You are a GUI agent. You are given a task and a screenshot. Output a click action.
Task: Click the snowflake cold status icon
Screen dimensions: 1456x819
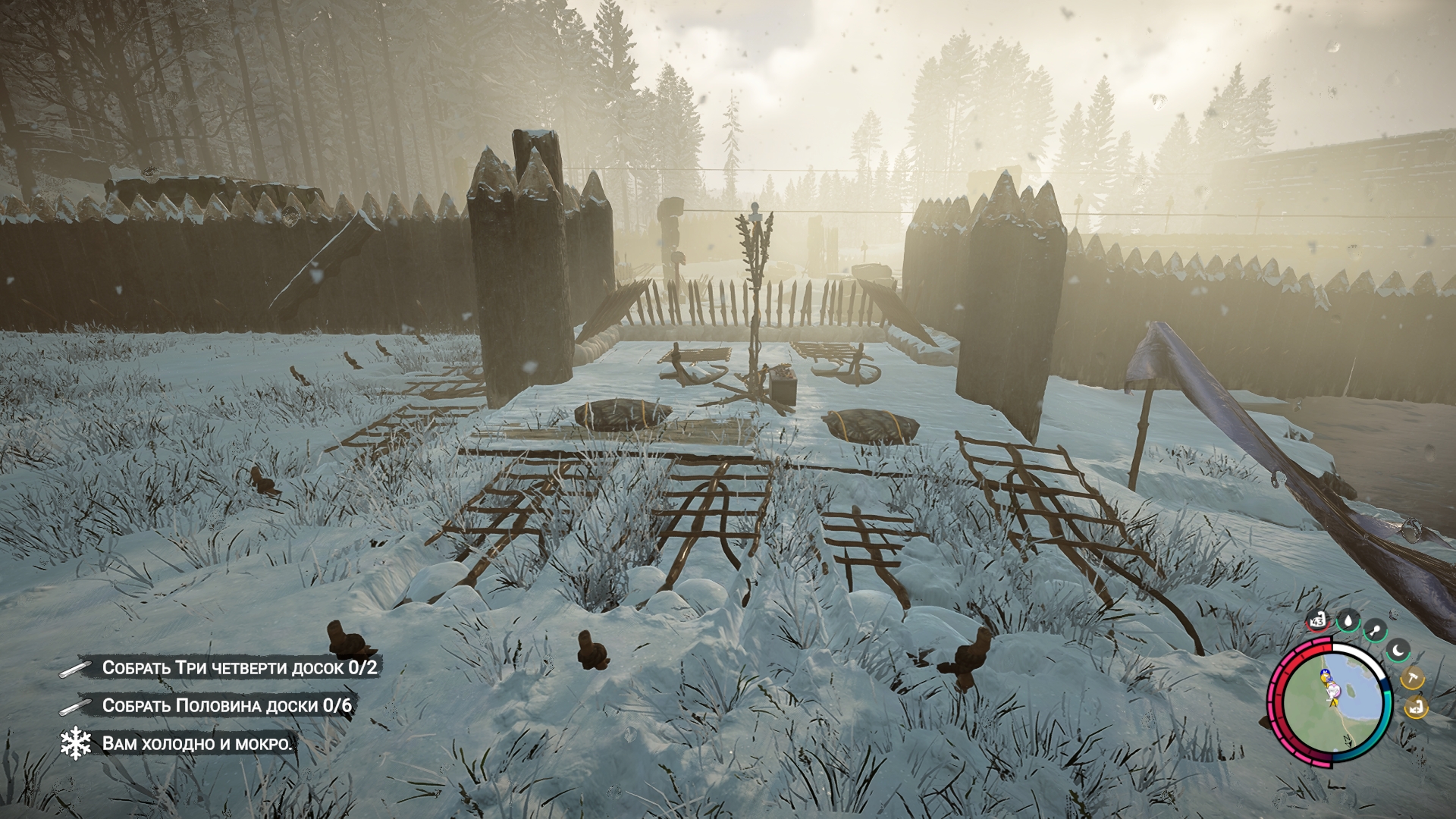76,744
